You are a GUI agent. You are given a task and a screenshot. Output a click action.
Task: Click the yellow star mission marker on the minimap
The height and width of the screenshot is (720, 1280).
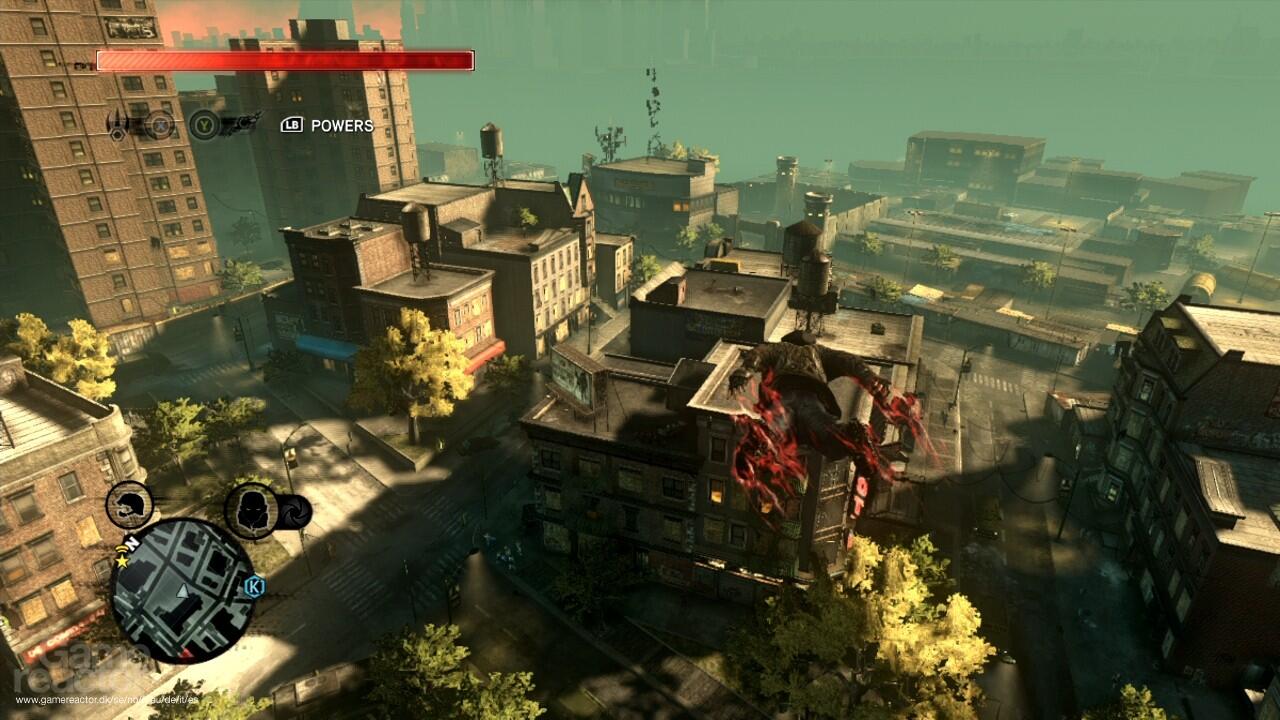[122, 561]
